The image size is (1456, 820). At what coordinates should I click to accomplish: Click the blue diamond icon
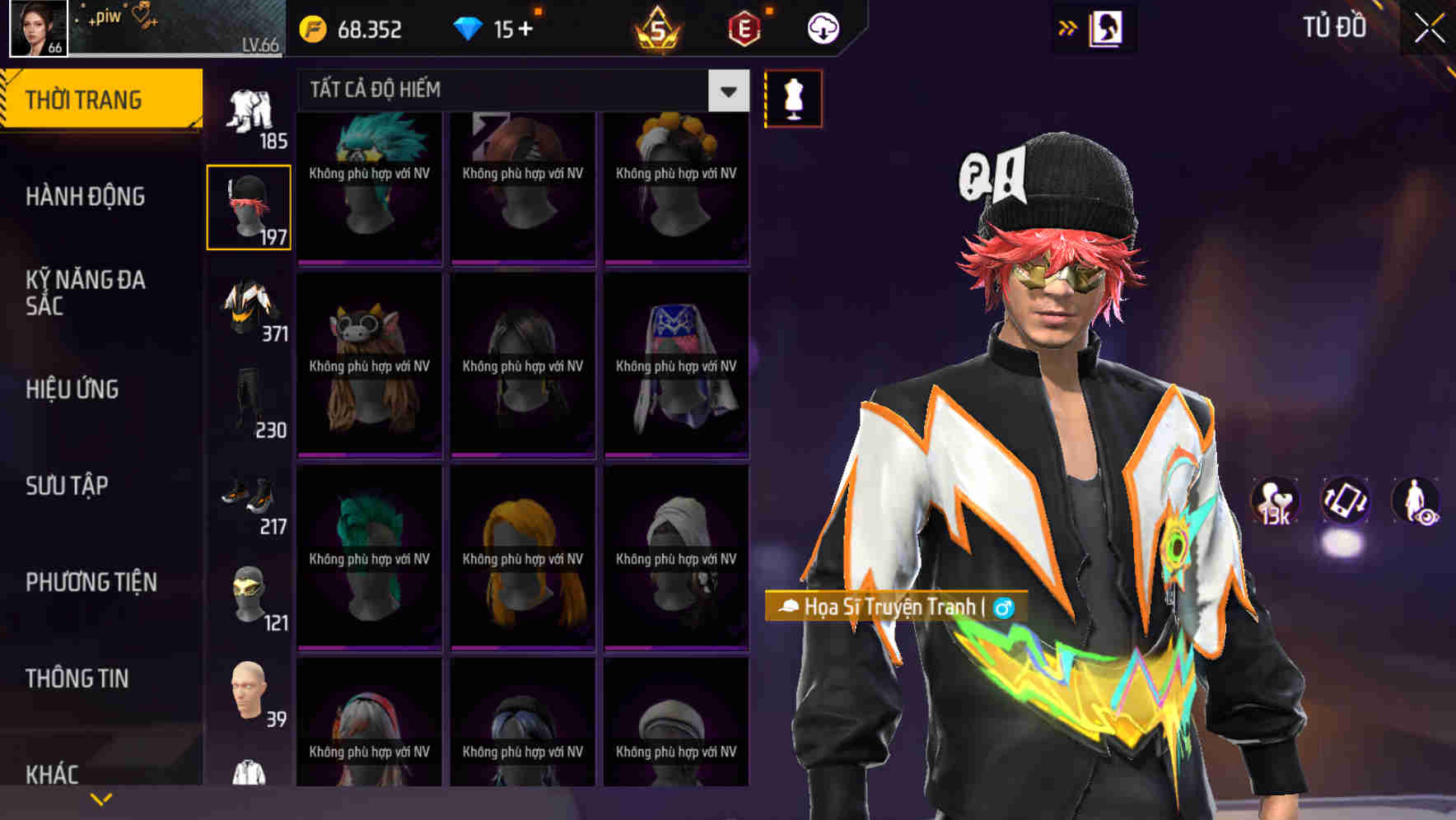pos(469,27)
